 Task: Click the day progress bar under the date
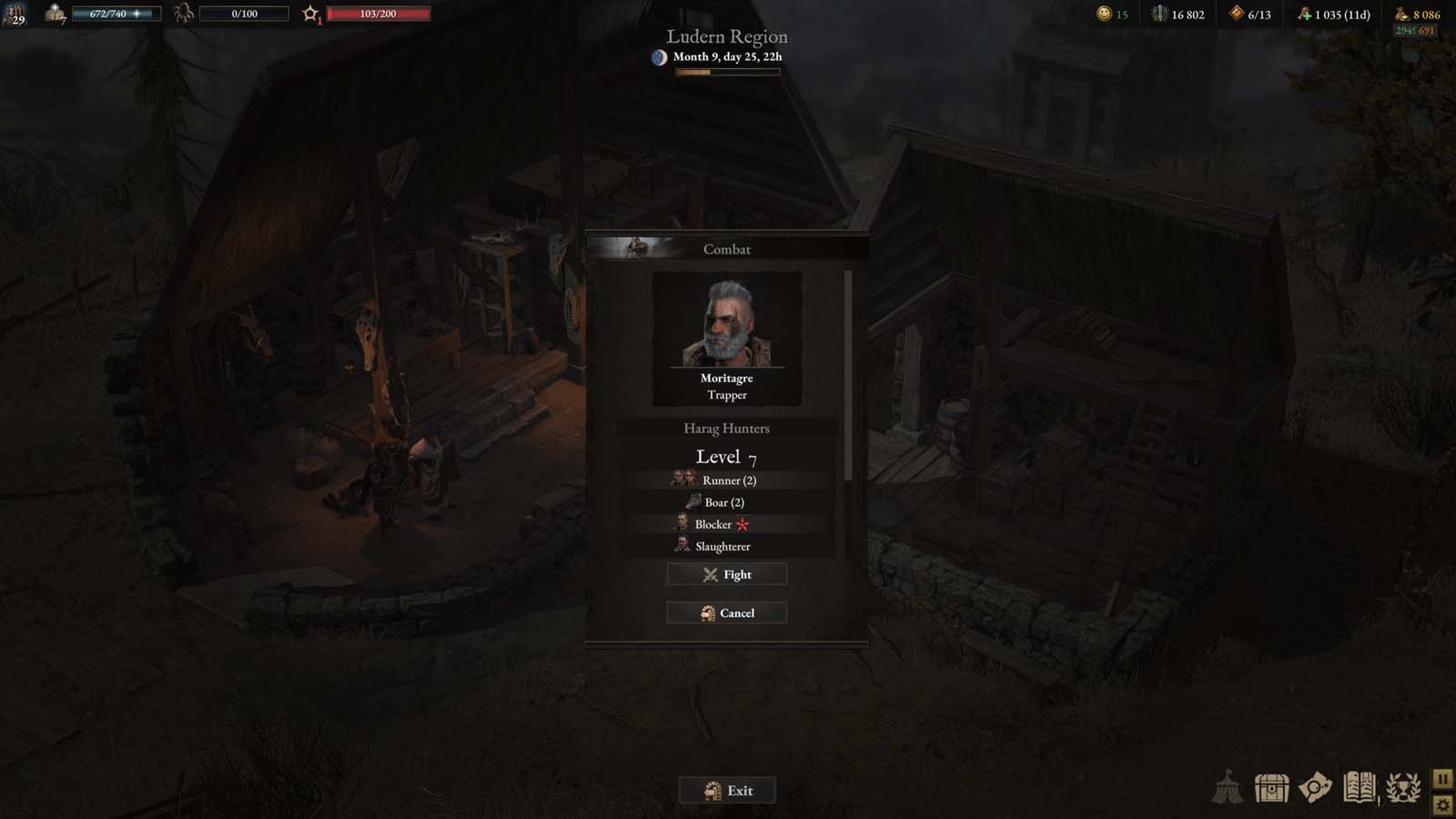point(726,70)
